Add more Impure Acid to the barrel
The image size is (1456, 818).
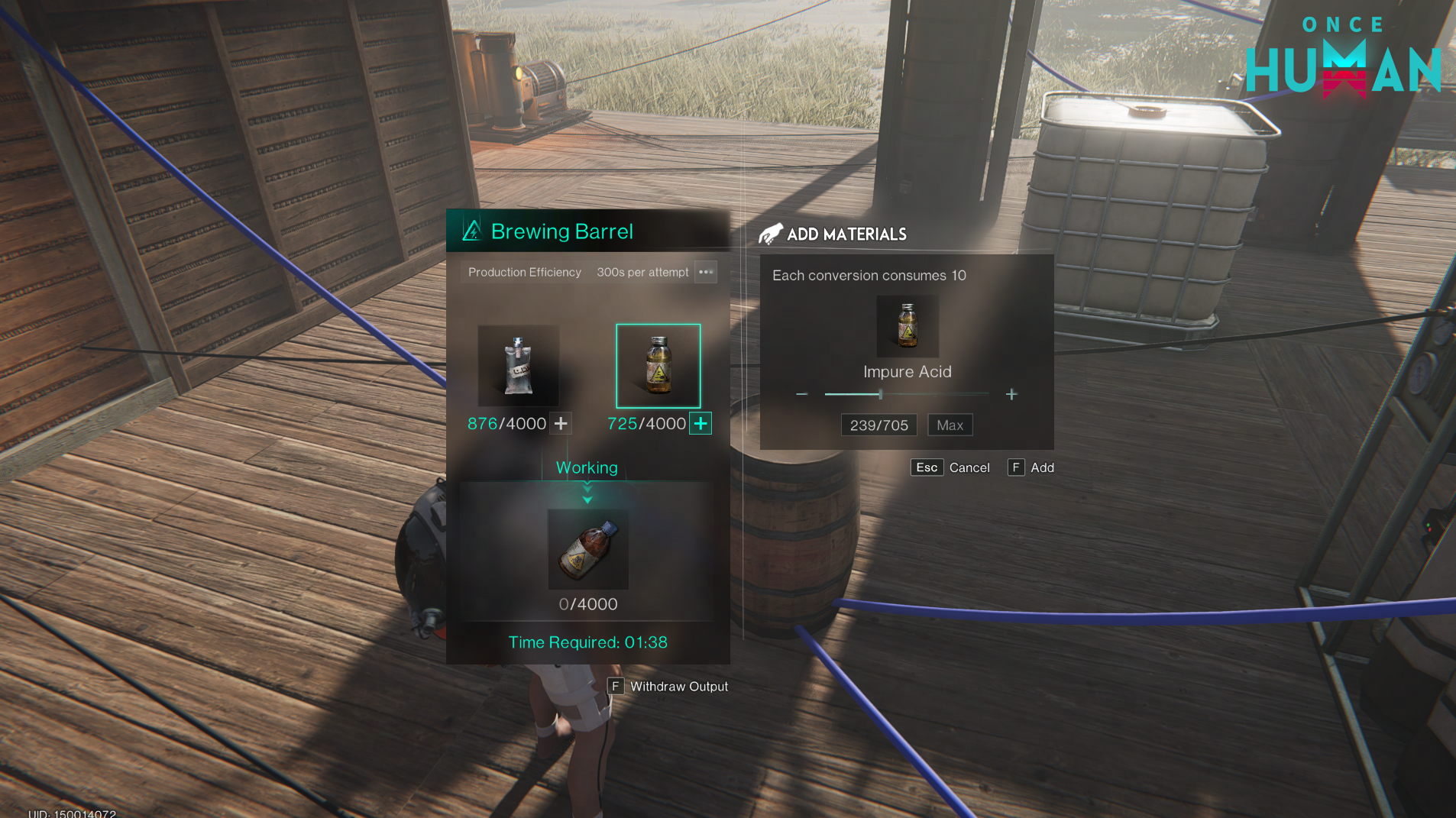(x=700, y=423)
